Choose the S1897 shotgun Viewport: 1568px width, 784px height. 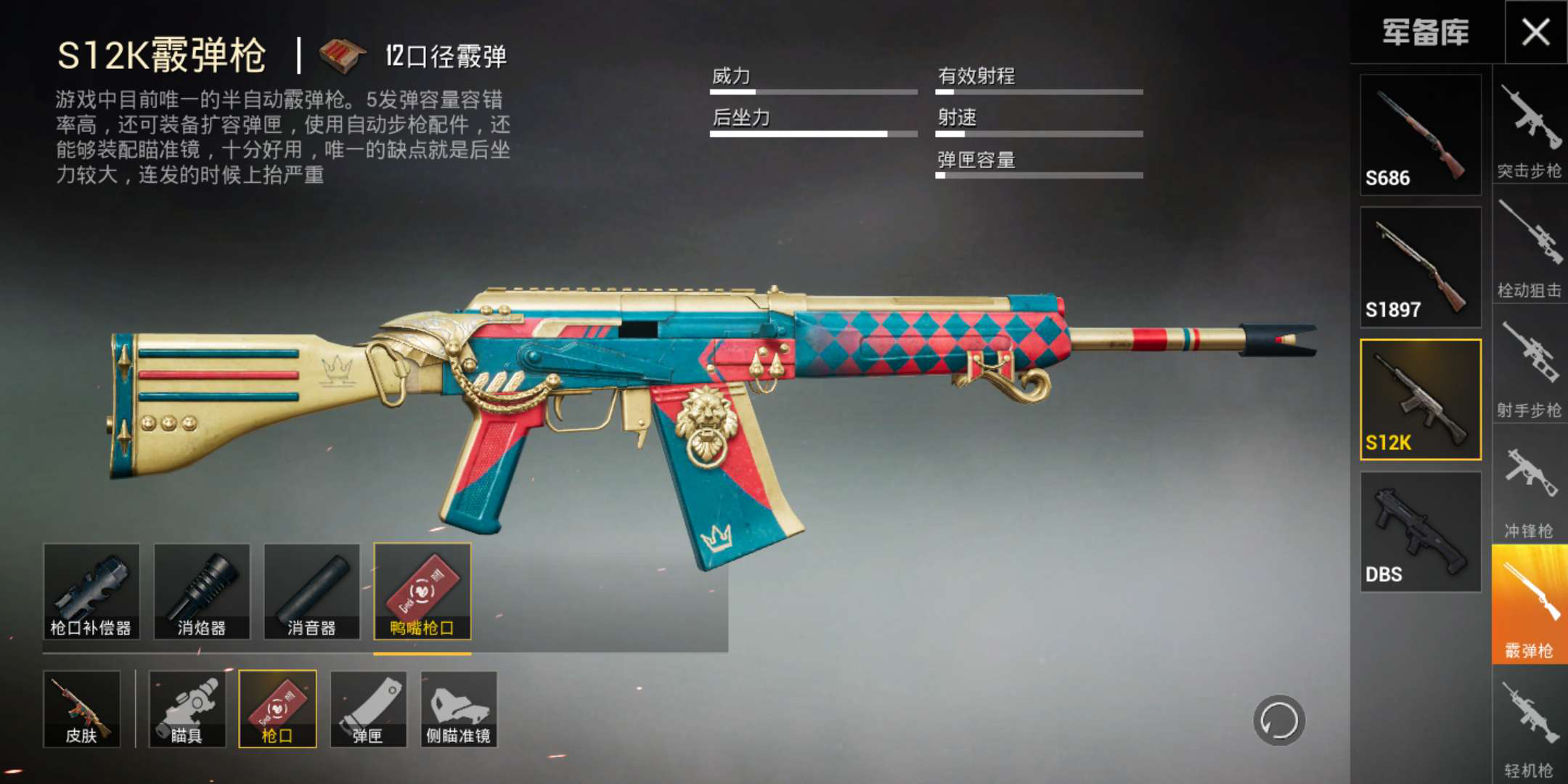pos(1420,267)
